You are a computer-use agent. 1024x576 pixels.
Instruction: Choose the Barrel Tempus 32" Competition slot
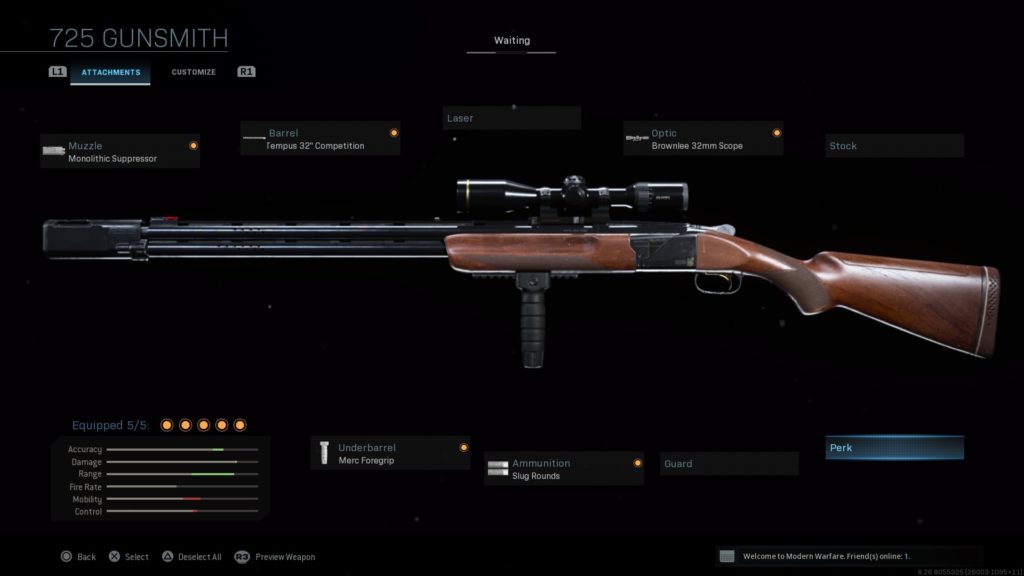(320, 139)
